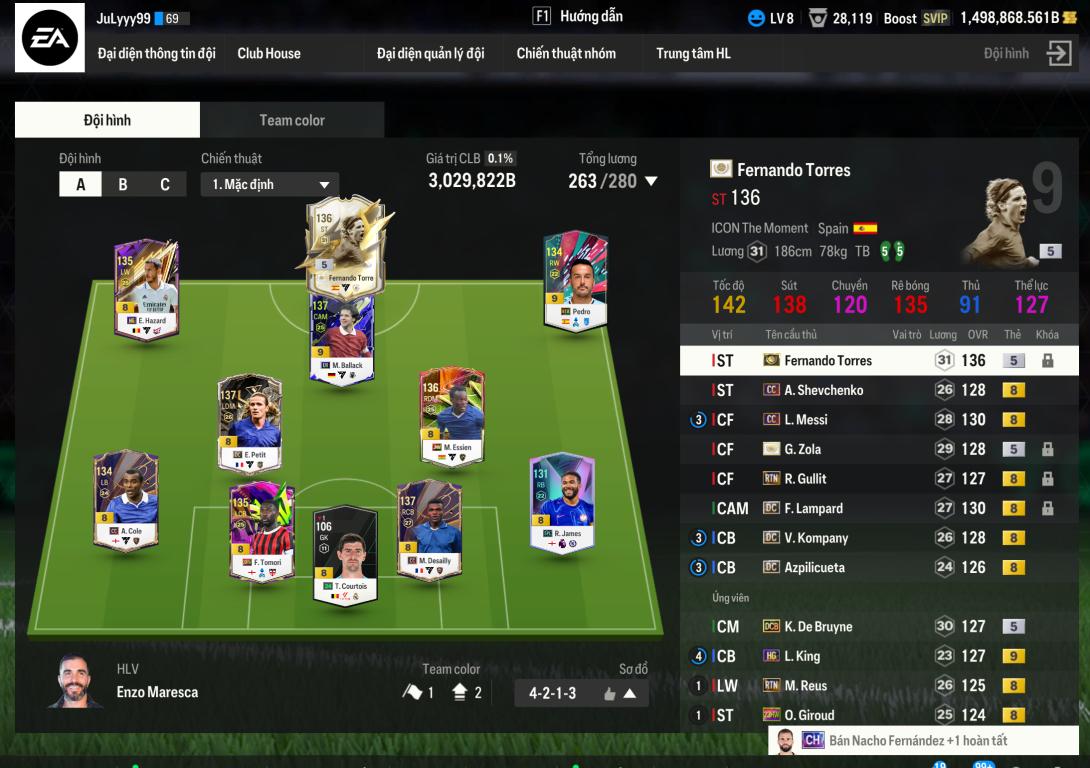Image resolution: width=1090 pixels, height=768 pixels.
Task: Open Trung tâm HL menu
Action: 693,54
